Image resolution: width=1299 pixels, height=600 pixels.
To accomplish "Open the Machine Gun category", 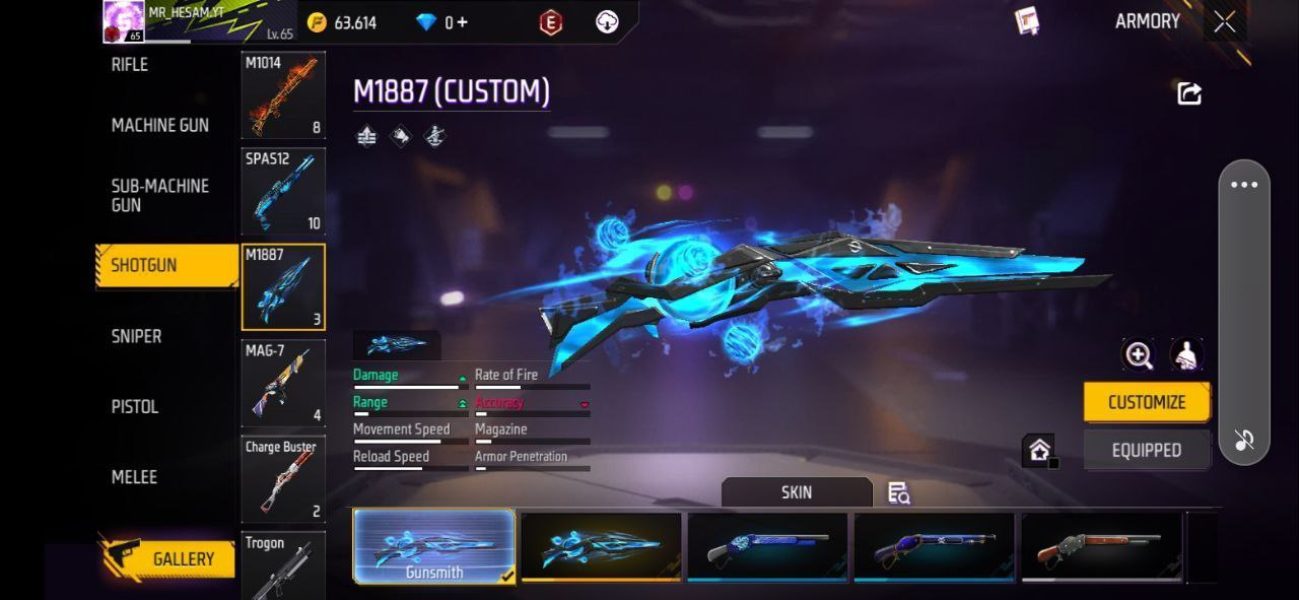I will point(160,126).
